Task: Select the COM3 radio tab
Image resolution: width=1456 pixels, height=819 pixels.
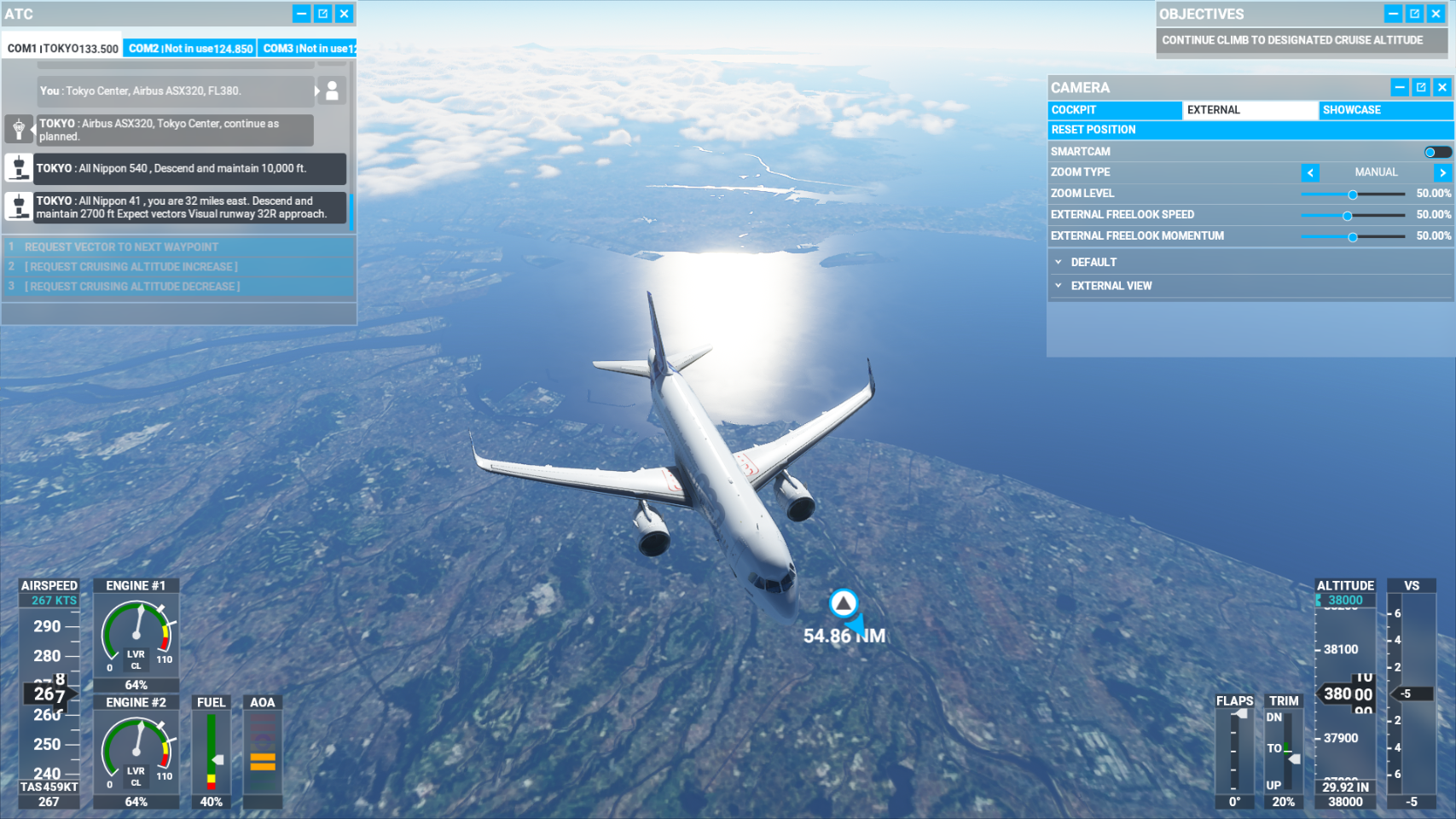Action: coord(307,49)
